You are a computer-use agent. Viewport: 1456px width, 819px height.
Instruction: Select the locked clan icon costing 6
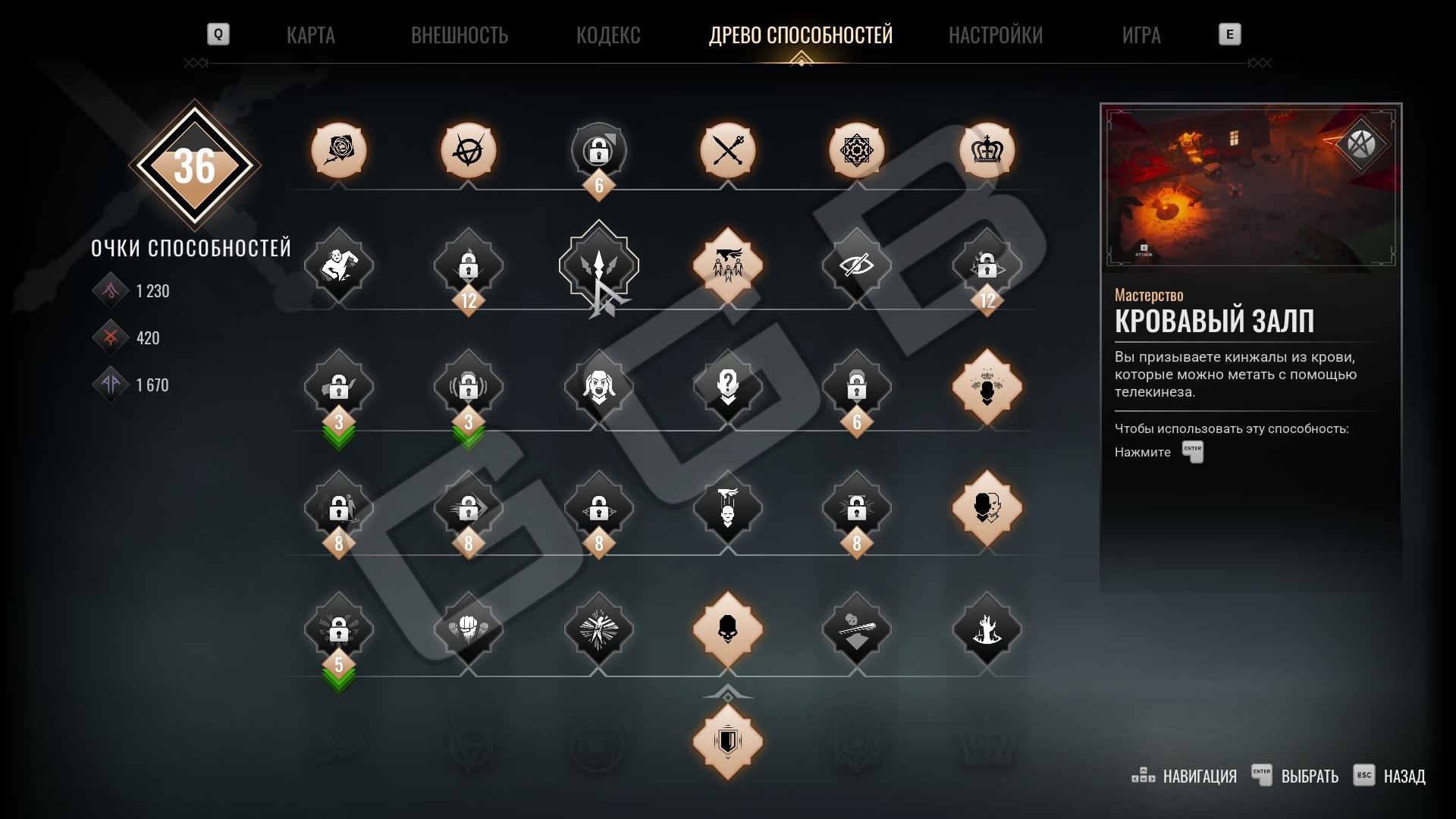598,150
